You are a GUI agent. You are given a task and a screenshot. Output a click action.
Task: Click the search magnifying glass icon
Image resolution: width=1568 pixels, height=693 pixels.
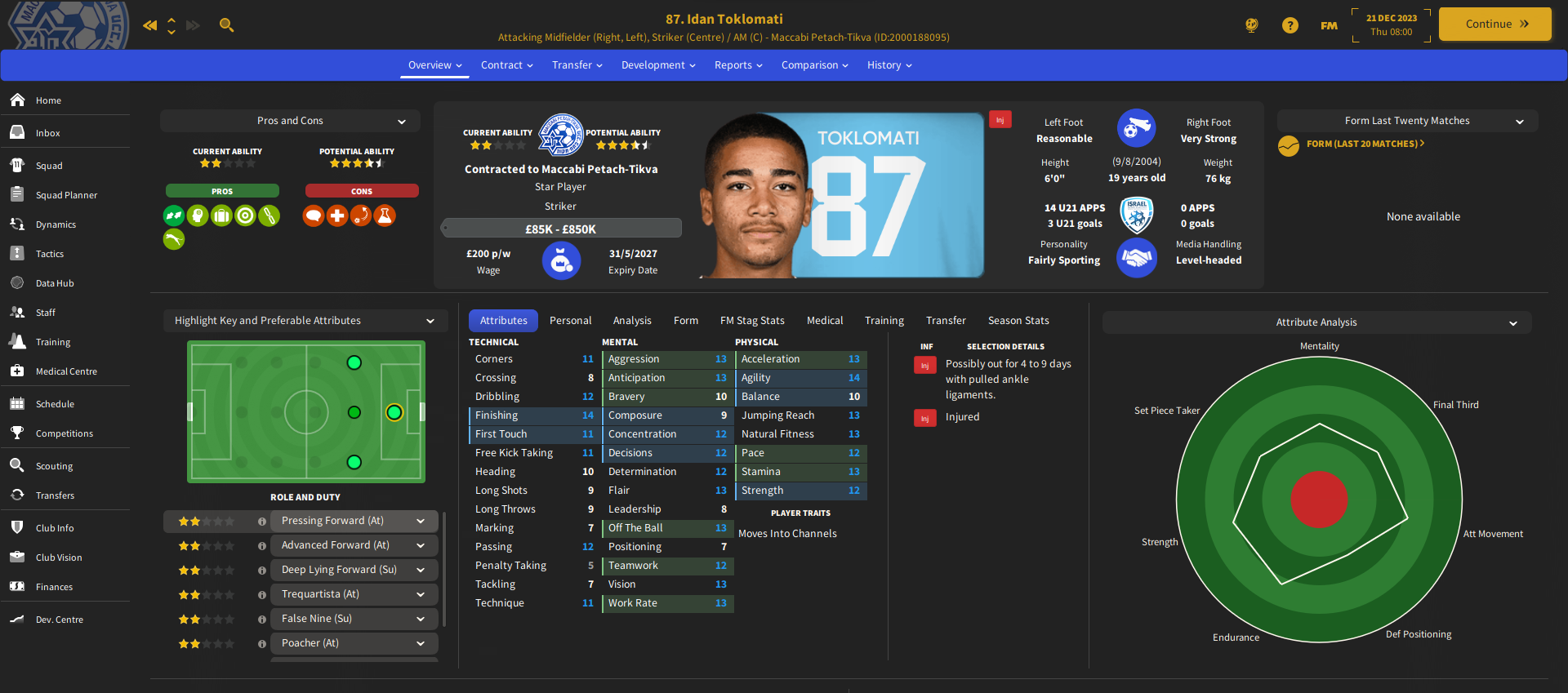tap(227, 25)
